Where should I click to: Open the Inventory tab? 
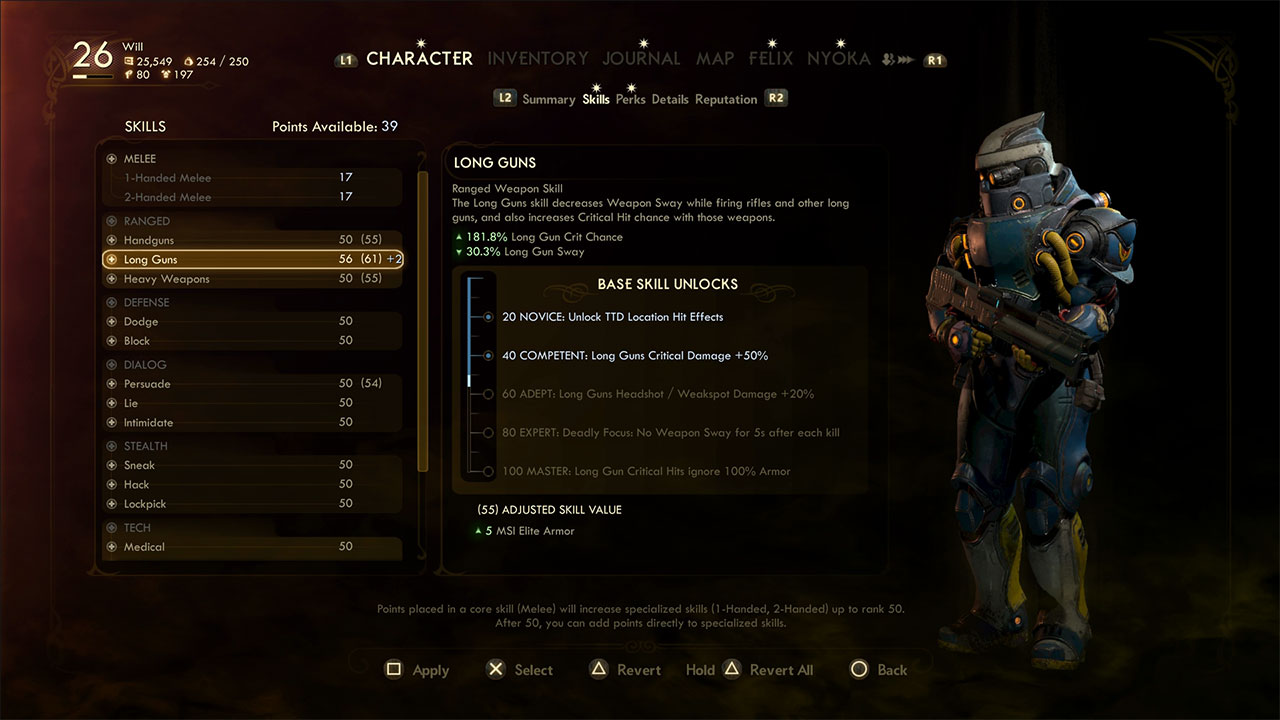click(537, 59)
